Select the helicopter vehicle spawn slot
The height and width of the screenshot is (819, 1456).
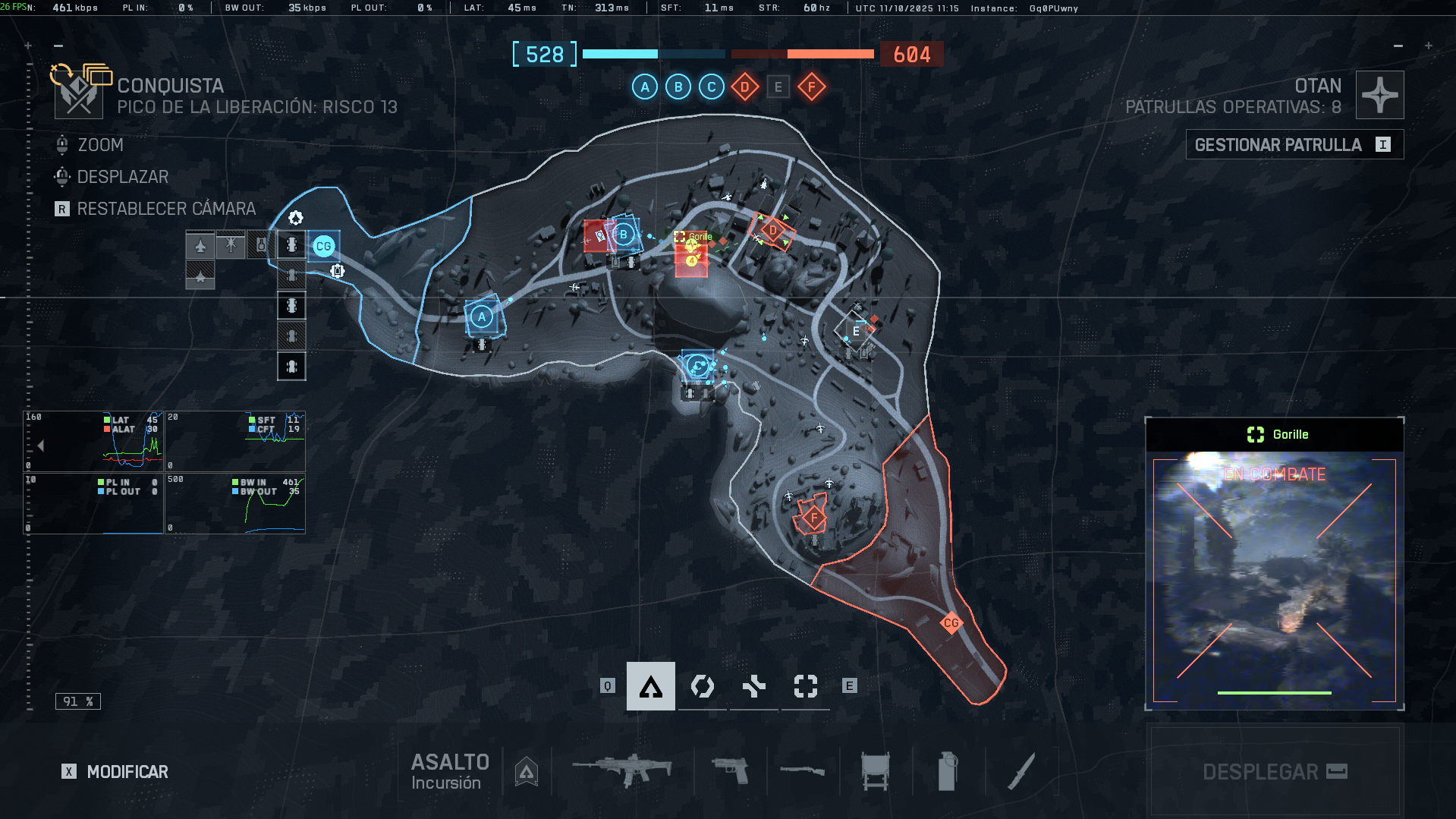(x=231, y=245)
